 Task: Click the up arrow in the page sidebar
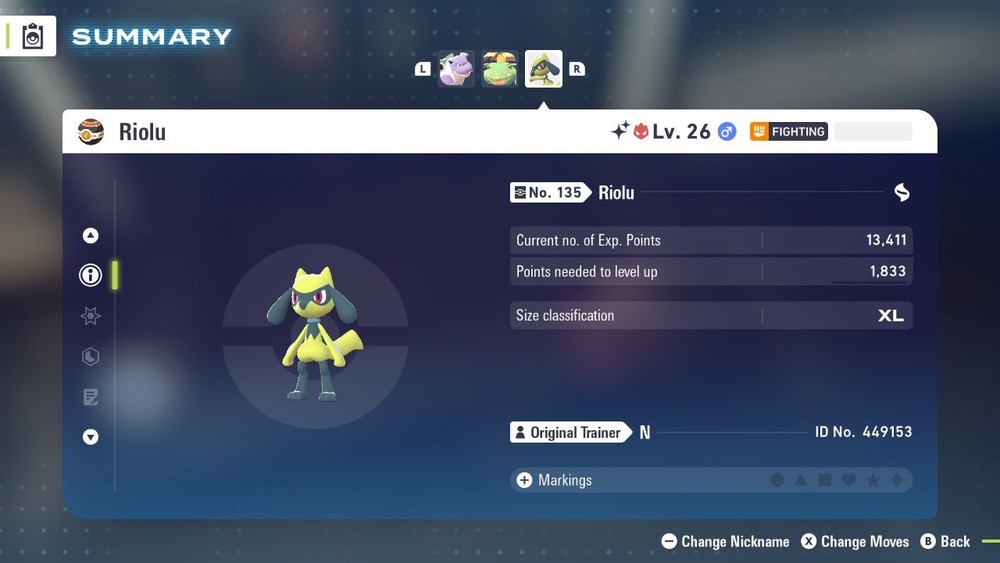coord(90,236)
